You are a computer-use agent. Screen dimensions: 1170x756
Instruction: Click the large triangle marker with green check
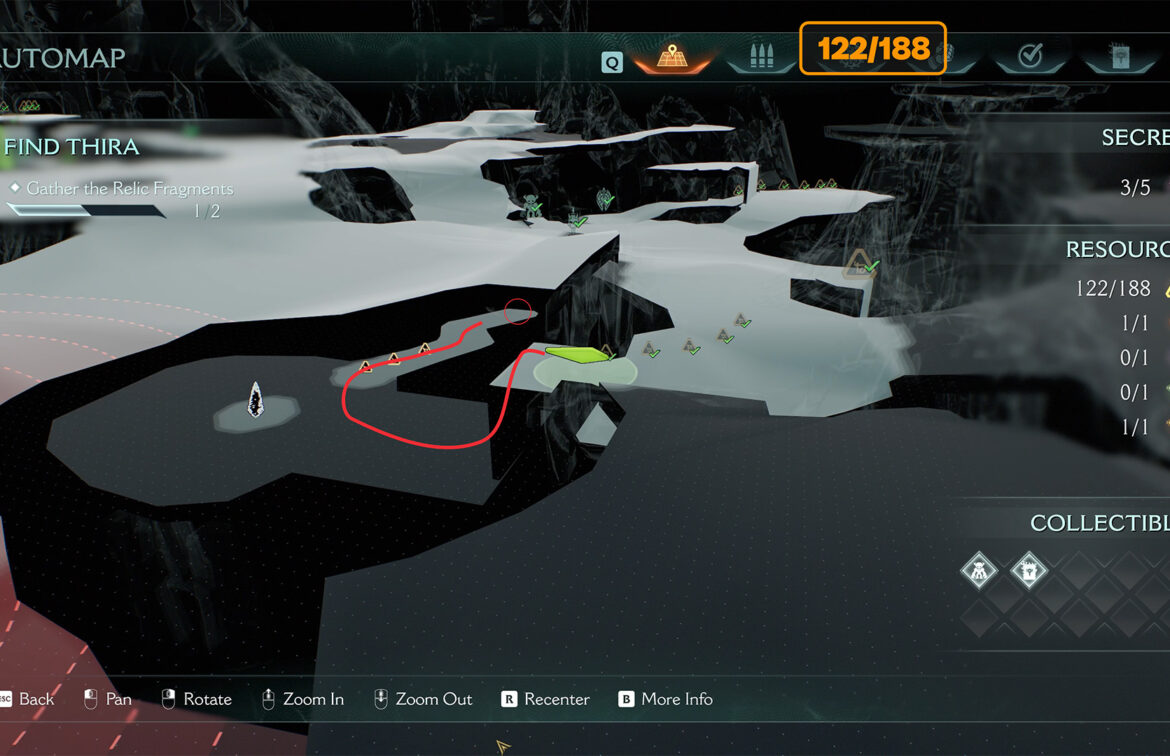tap(858, 265)
